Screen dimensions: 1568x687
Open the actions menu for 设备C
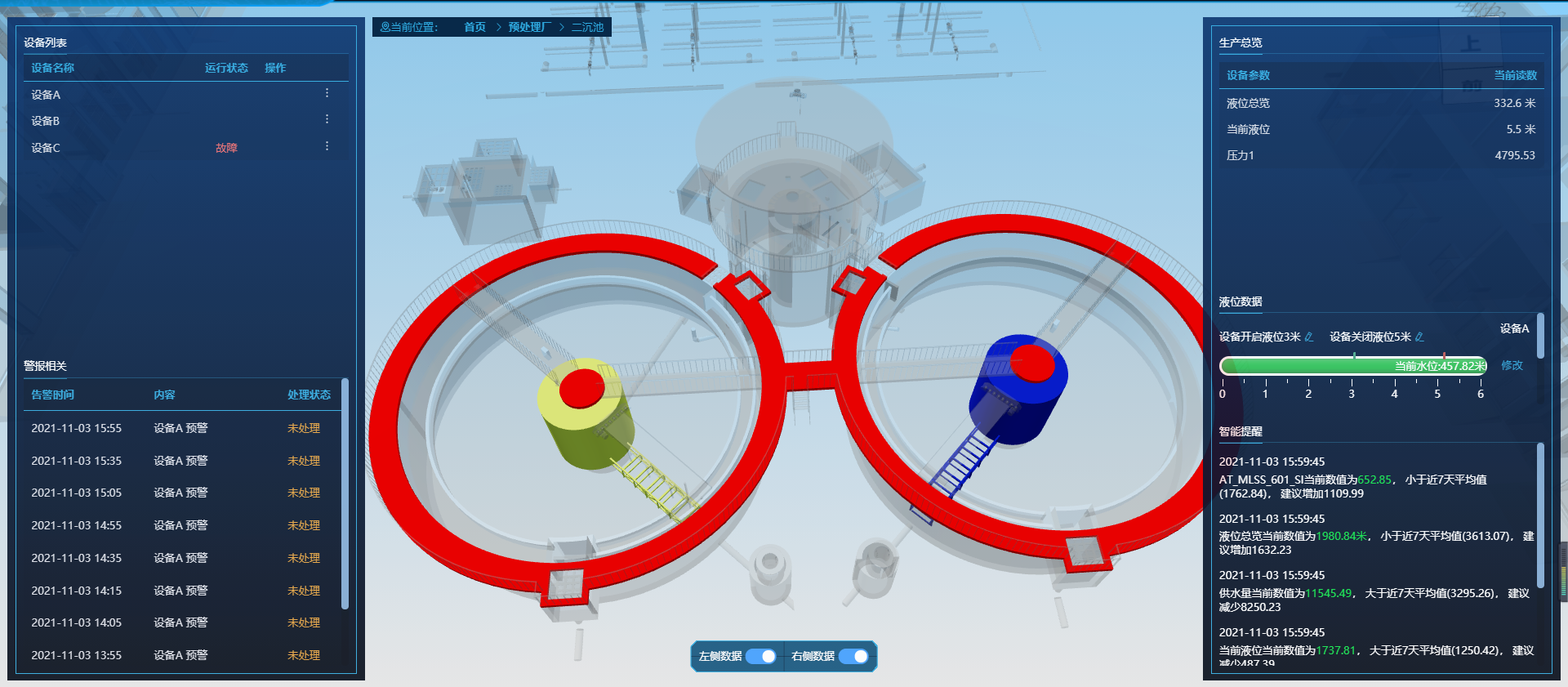click(x=327, y=146)
